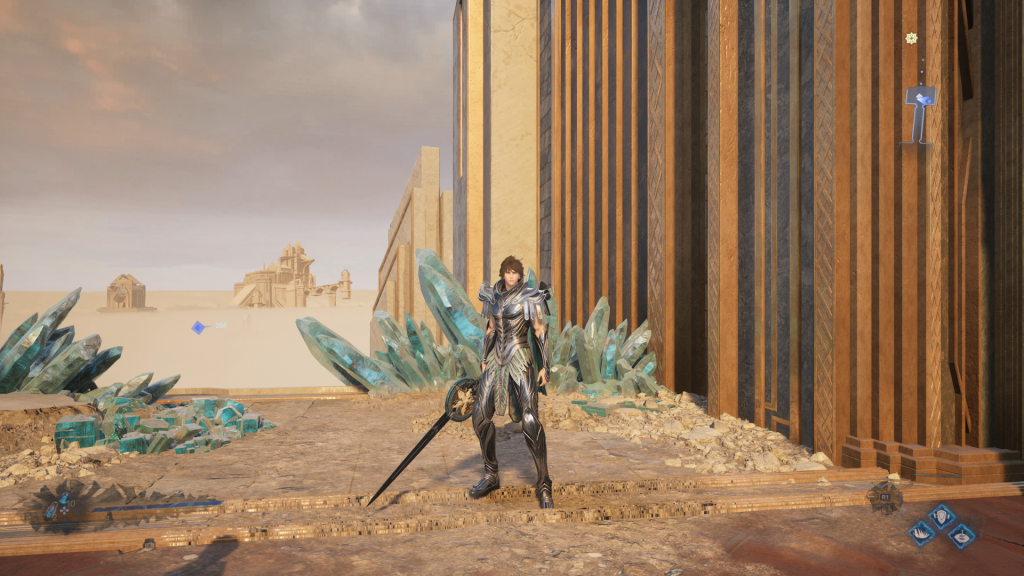
Task: Activate the shield ability icon
Action: (942, 516)
